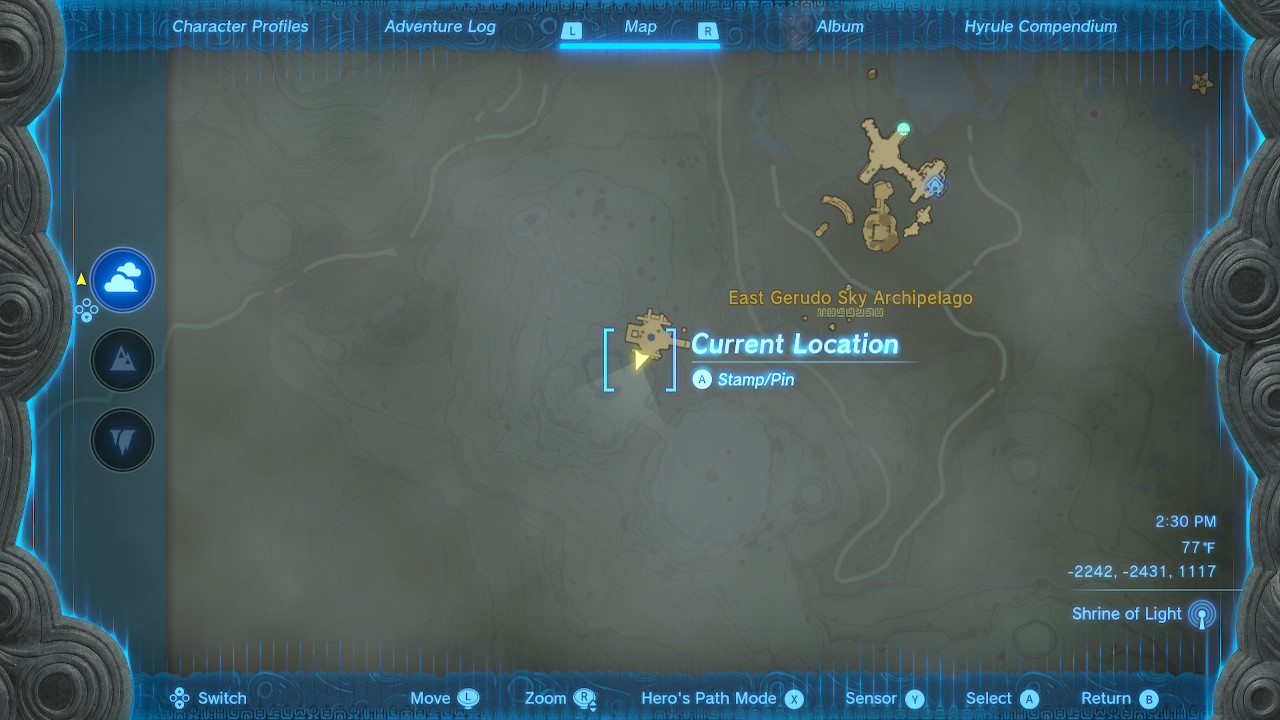The width and height of the screenshot is (1280, 720).
Task: Click the Sensor Y button icon
Action: point(913,698)
